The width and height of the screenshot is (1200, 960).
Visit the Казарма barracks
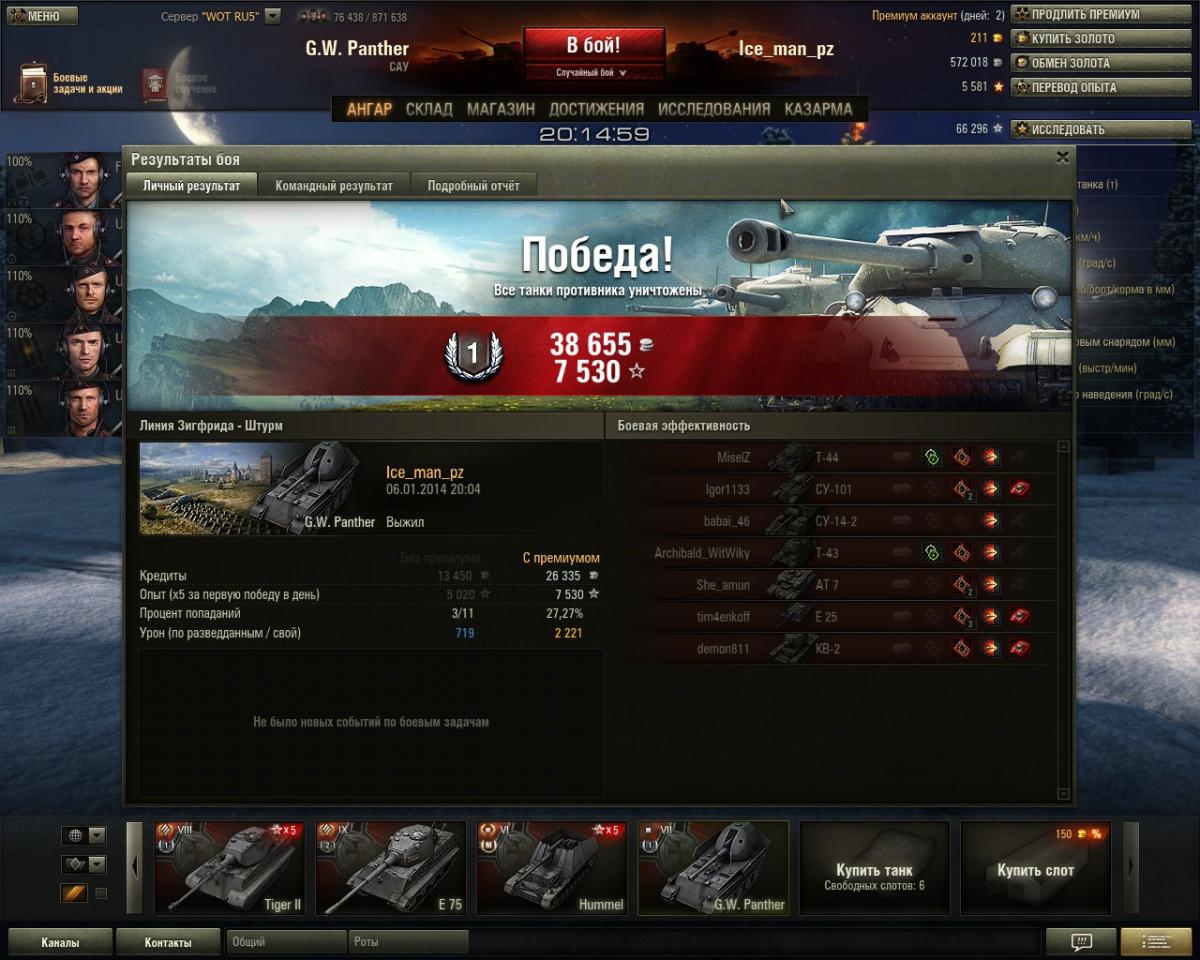coord(818,109)
